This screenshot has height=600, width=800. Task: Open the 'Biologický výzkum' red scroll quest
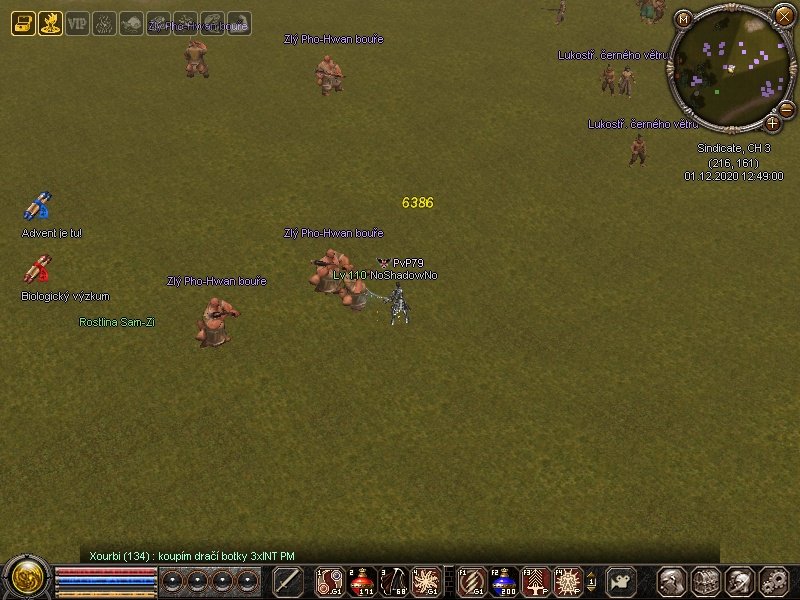pyautogui.click(x=37, y=270)
